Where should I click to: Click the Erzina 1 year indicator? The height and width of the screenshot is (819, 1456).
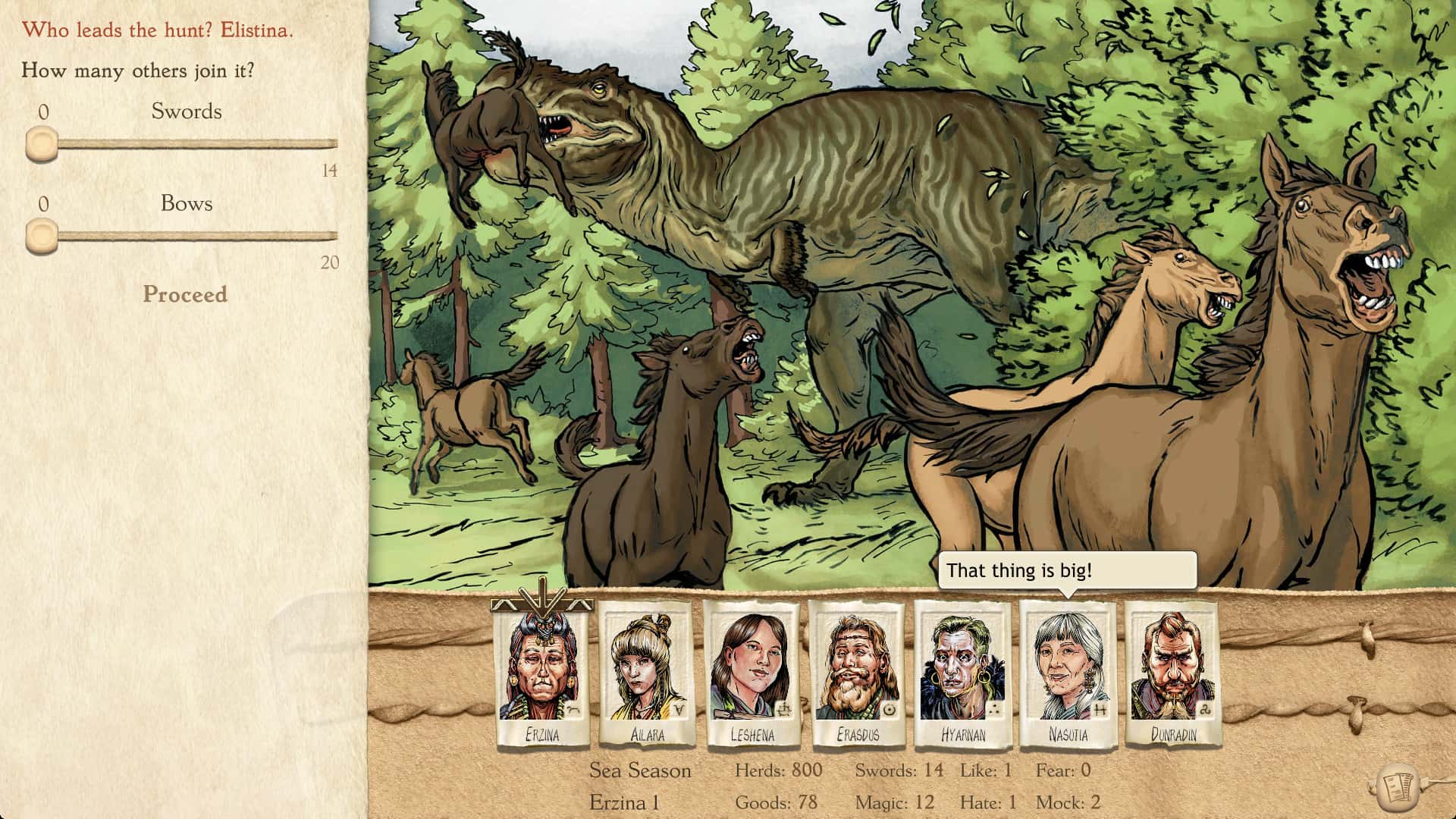(x=623, y=801)
